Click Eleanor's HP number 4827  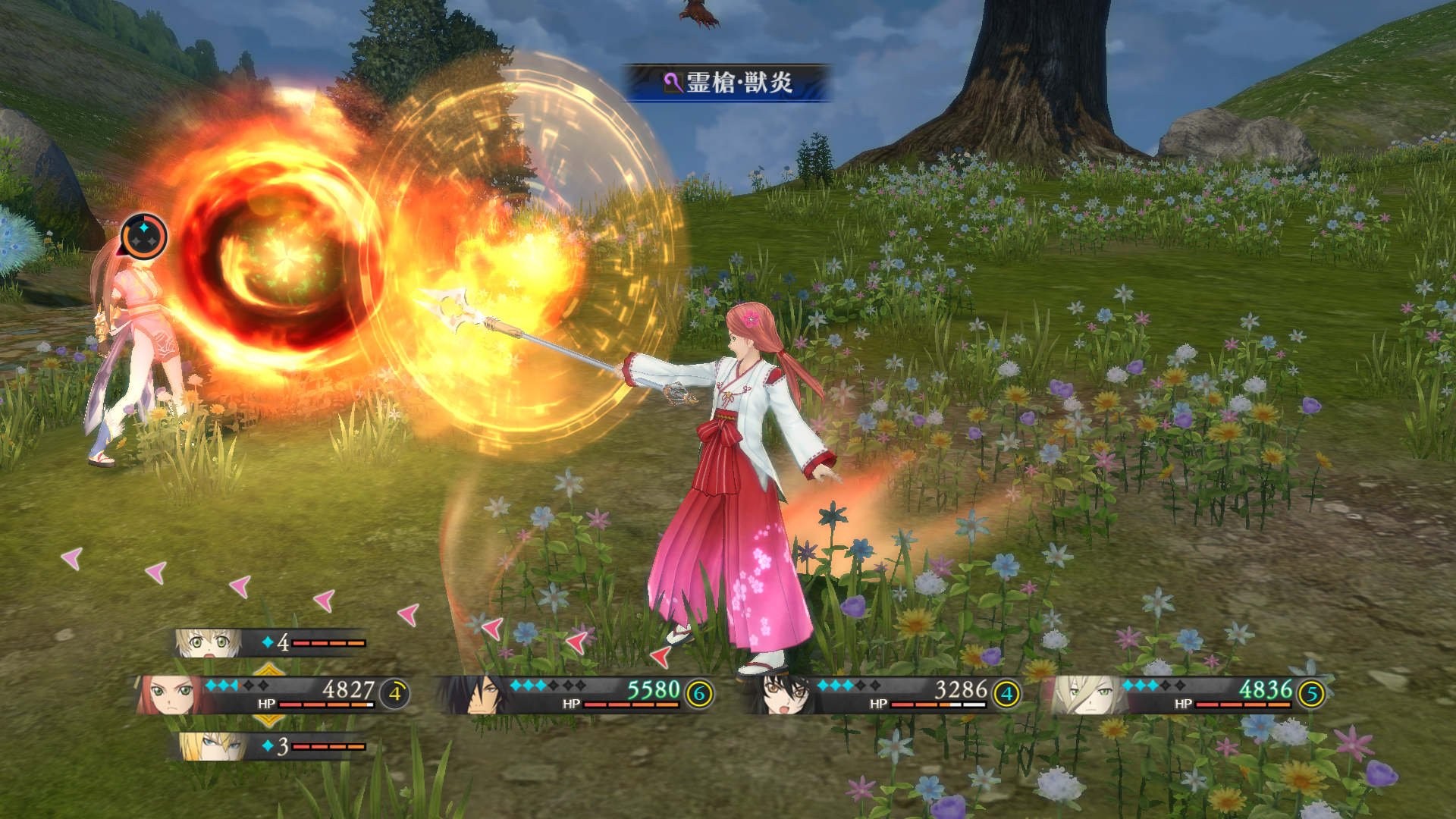(x=350, y=690)
